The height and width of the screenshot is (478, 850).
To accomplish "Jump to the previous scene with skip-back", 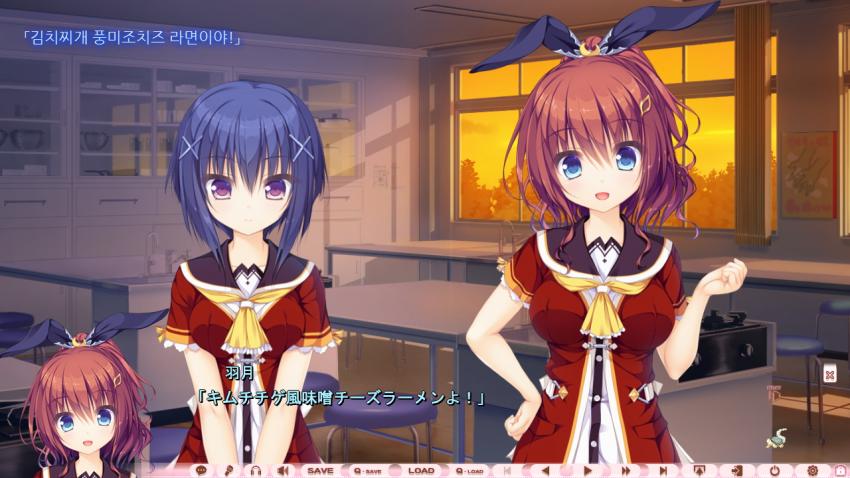I will (508, 470).
